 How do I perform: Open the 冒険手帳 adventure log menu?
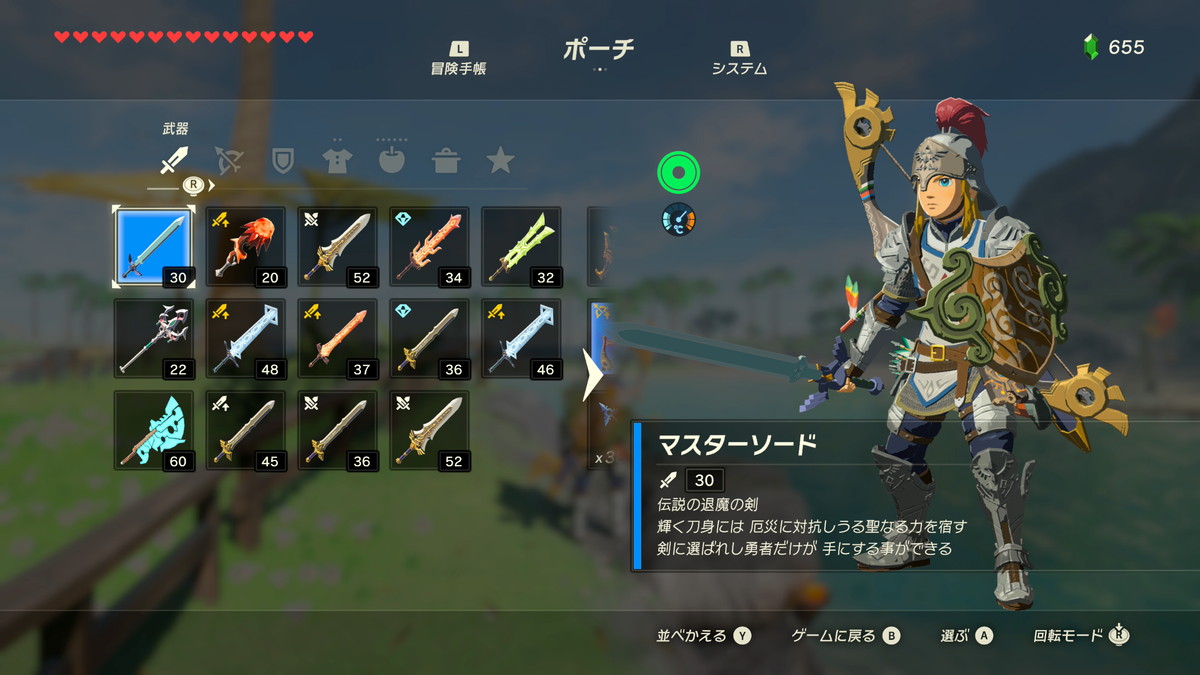pyautogui.click(x=459, y=60)
